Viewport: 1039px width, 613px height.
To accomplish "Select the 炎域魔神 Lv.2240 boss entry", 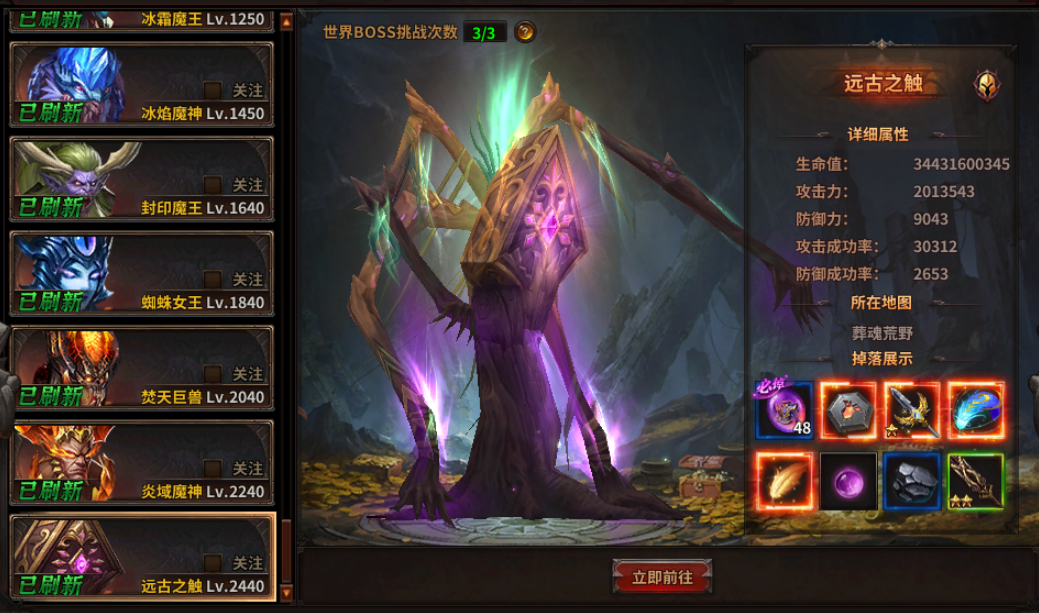I will (x=140, y=466).
